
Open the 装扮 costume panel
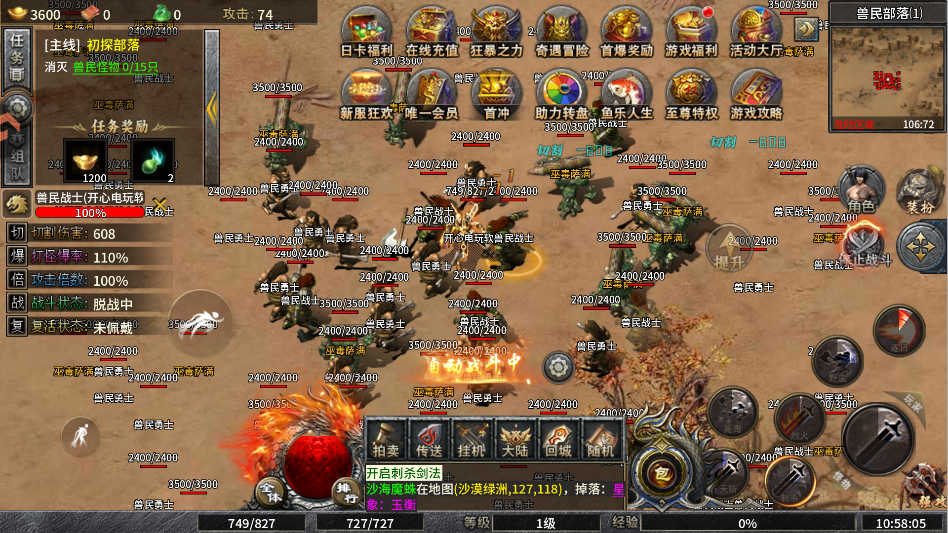pyautogui.click(x=919, y=190)
